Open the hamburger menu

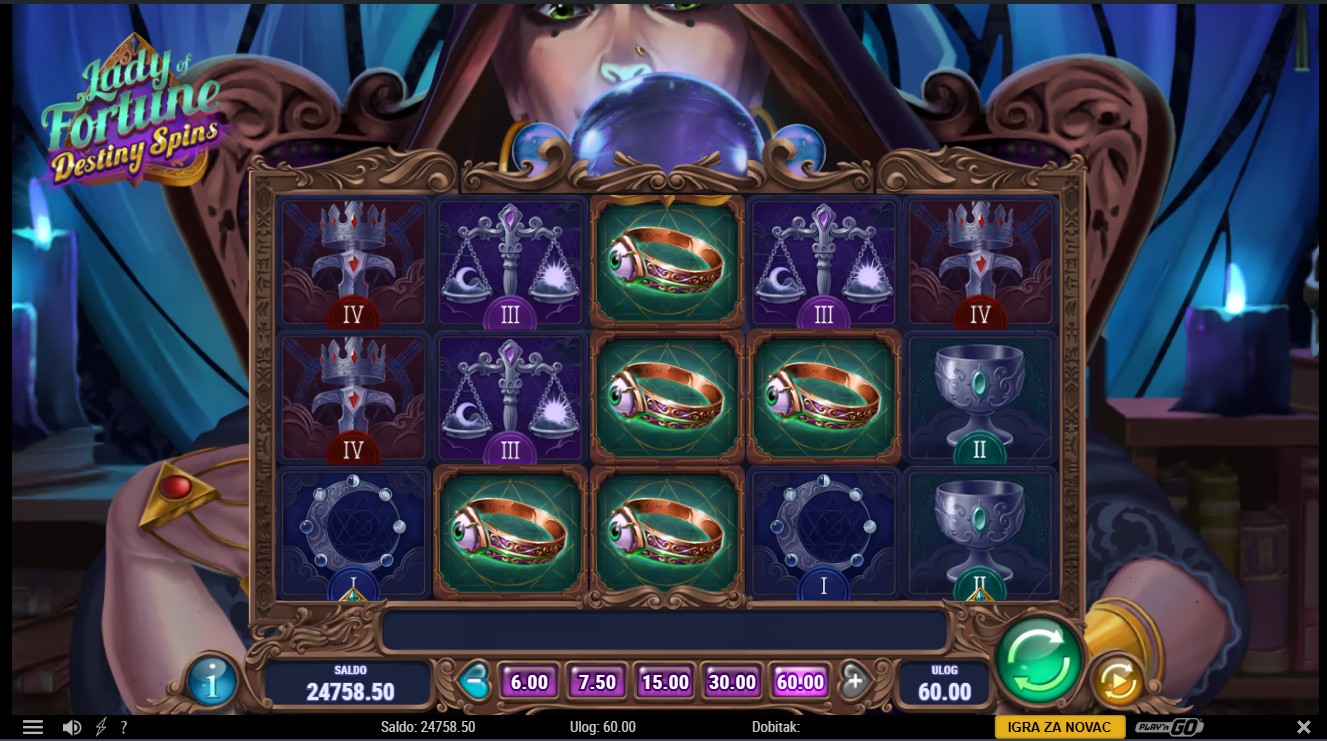33,727
